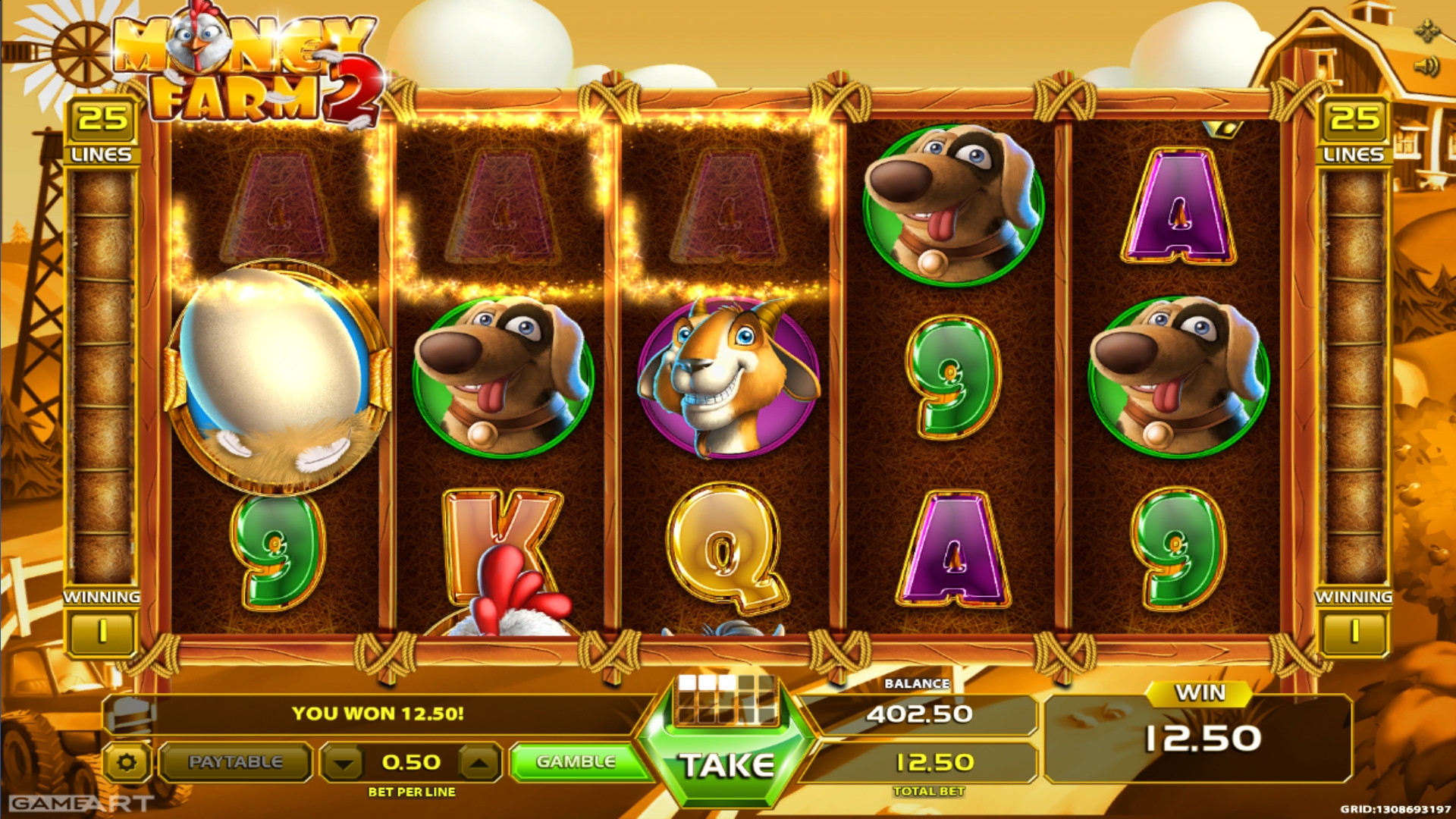The image size is (1456, 819).
Task: Take the 12.50 win
Action: coord(726,764)
